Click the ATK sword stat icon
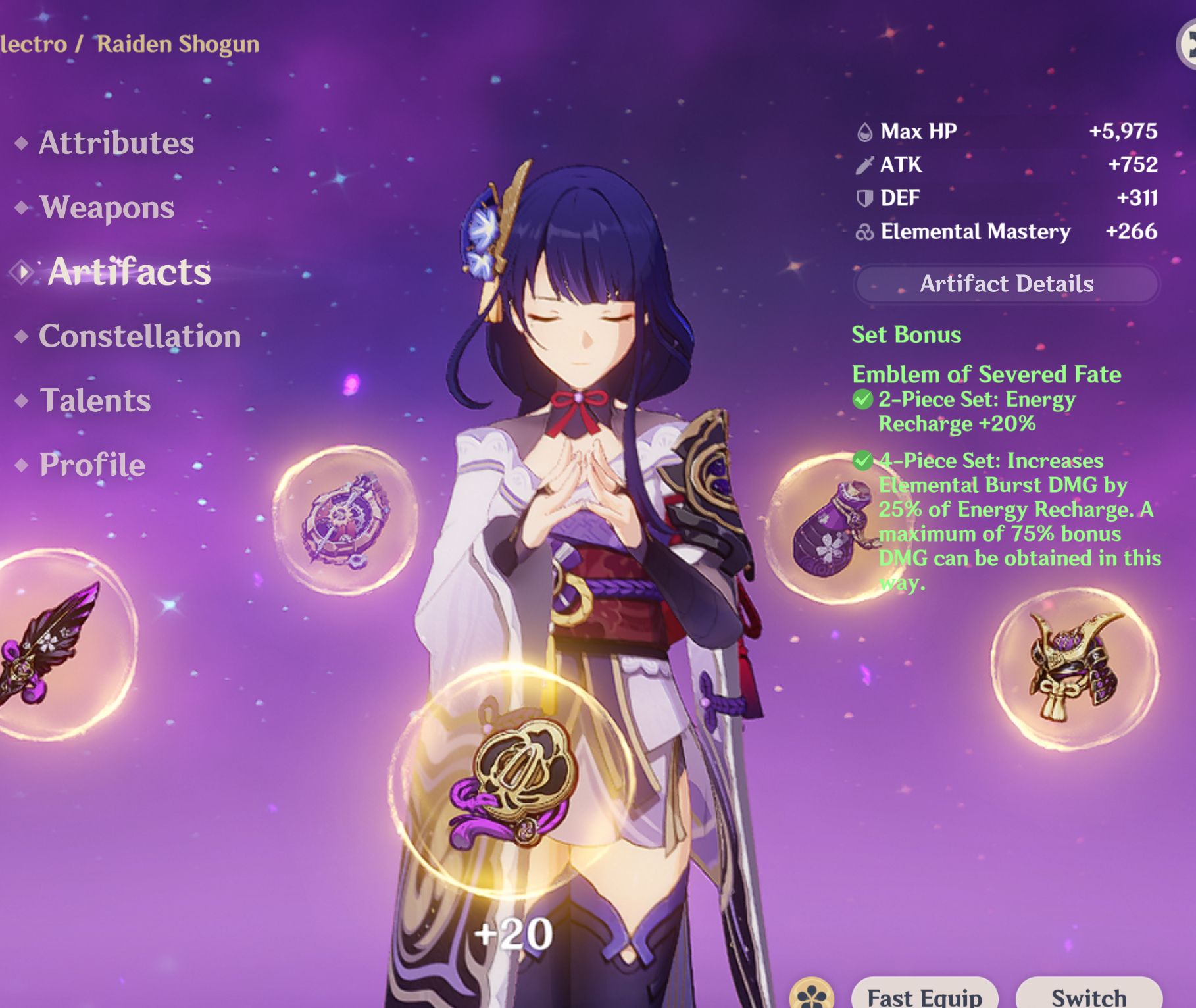This screenshot has height=1008, width=1196. click(x=863, y=165)
